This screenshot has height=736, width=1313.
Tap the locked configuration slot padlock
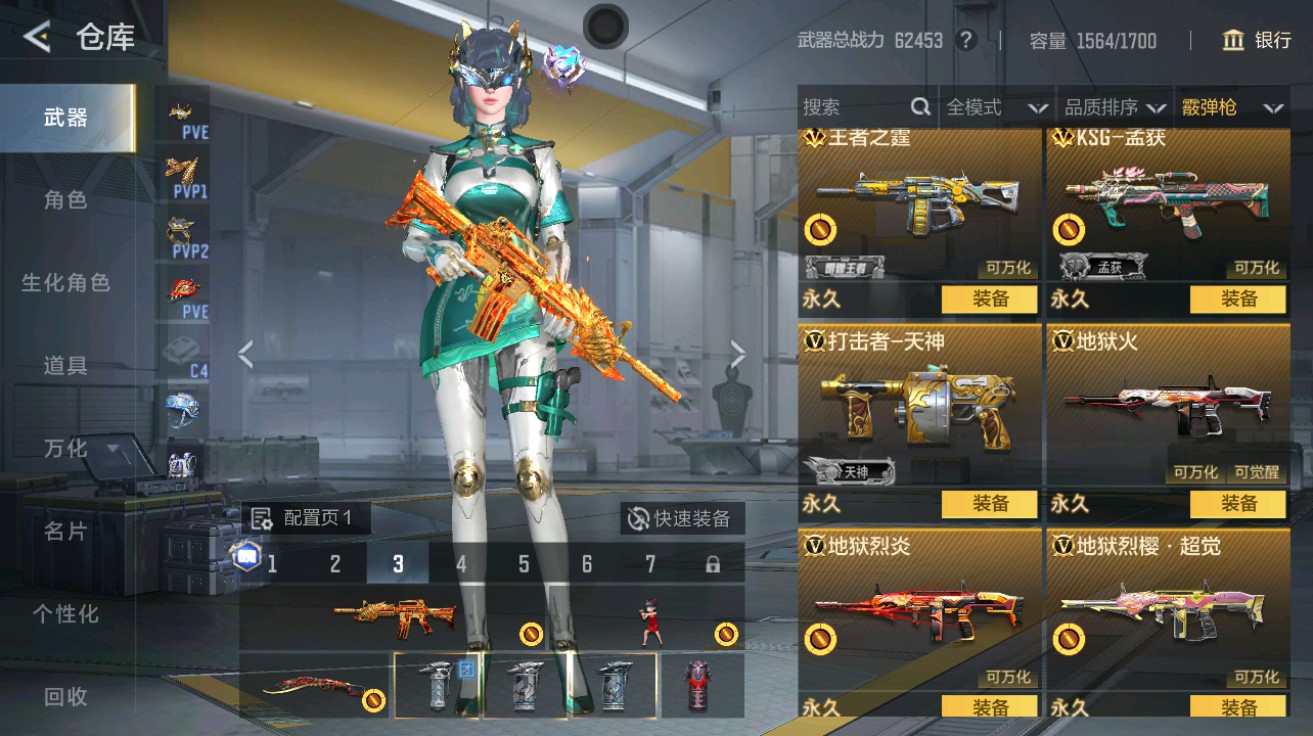(x=711, y=563)
